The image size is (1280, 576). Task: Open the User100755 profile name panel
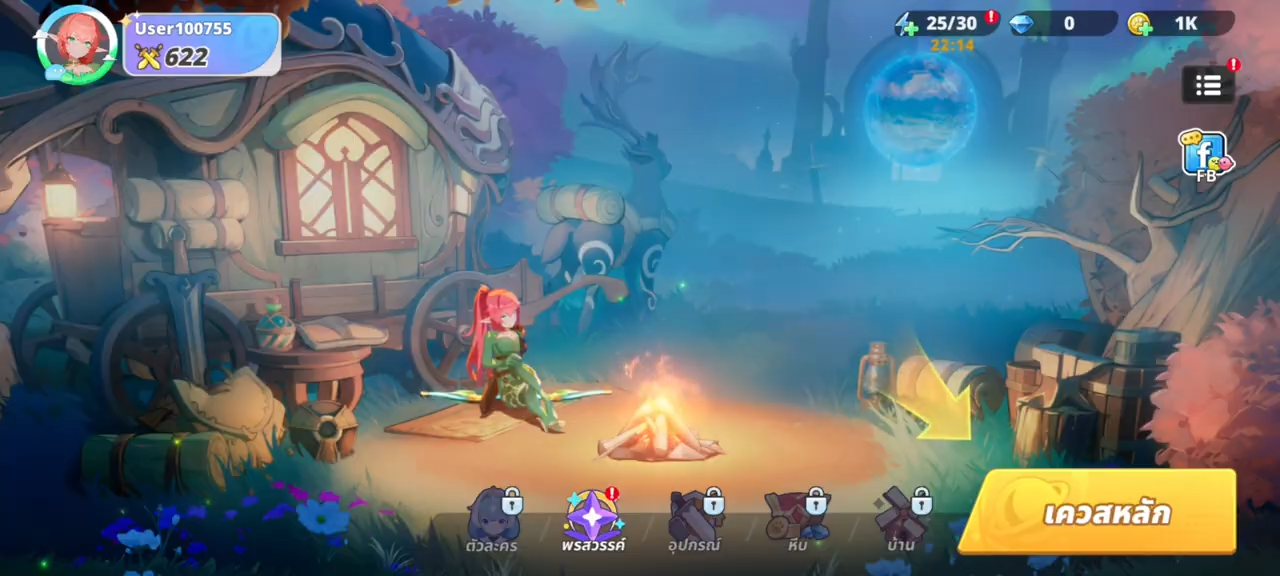pos(201,44)
